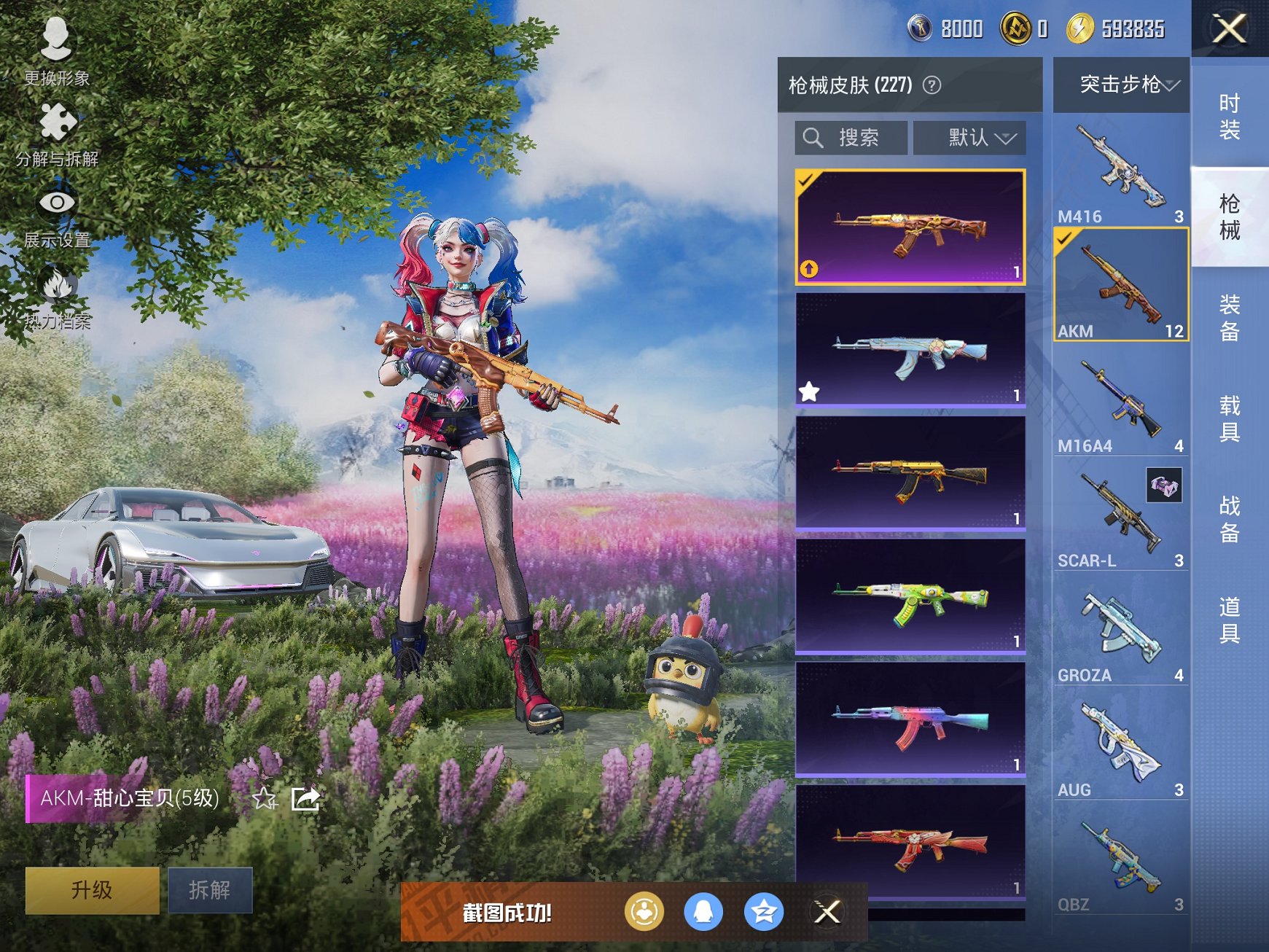
Task: Click the 升级 upgrade button
Action: pyautogui.click(x=92, y=889)
